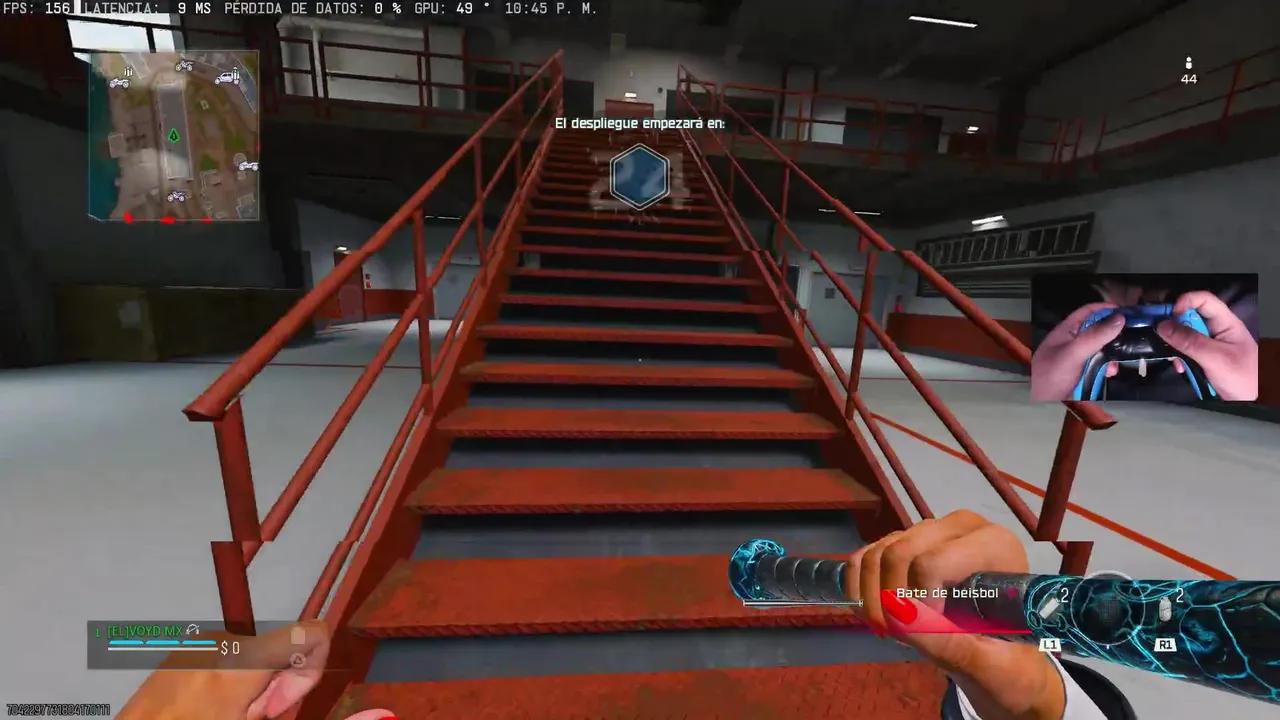Click the GPU temperature readout
The height and width of the screenshot is (720, 1280).
coord(452,9)
